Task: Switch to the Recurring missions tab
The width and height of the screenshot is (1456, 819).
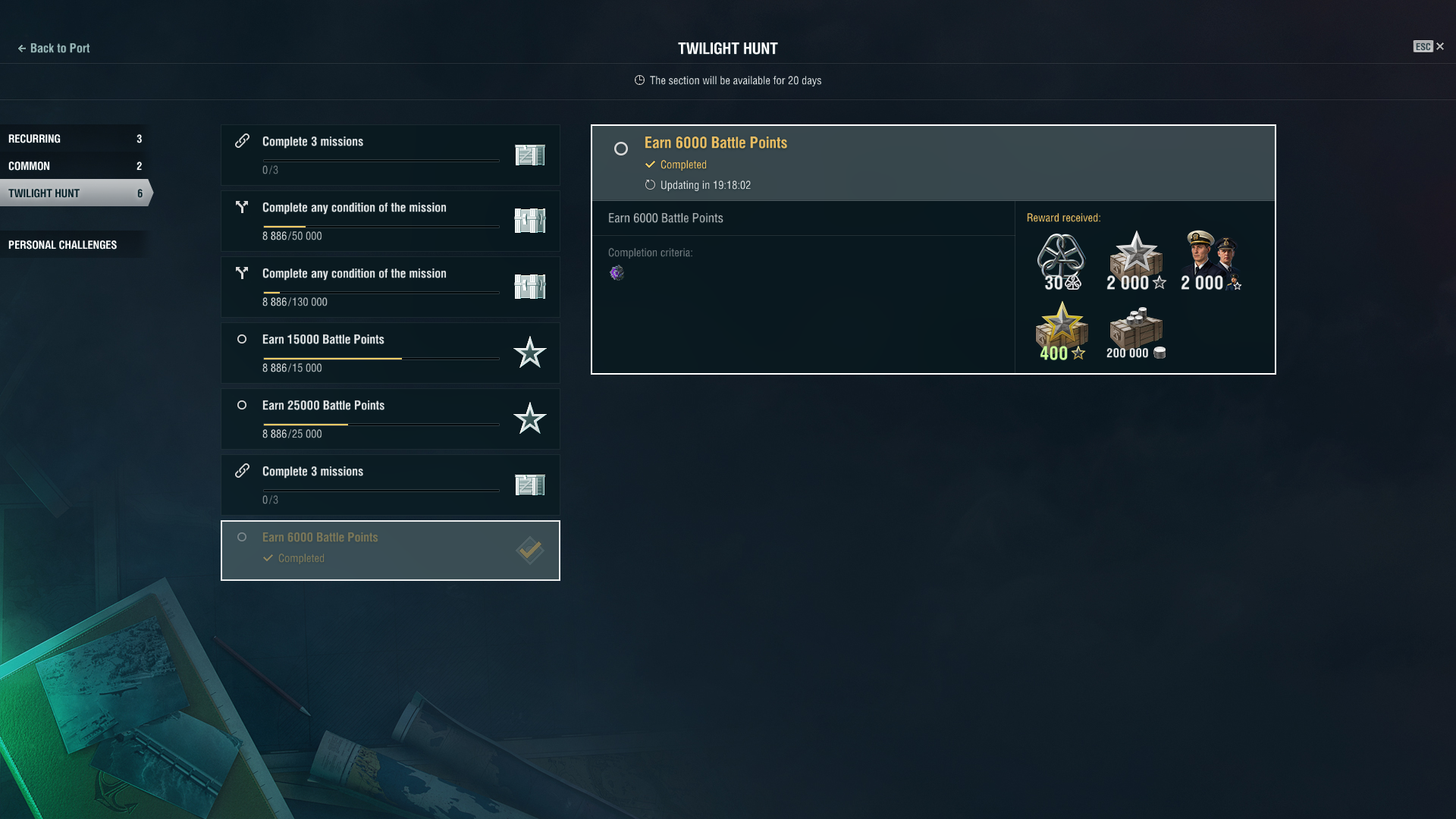Action: (74, 139)
